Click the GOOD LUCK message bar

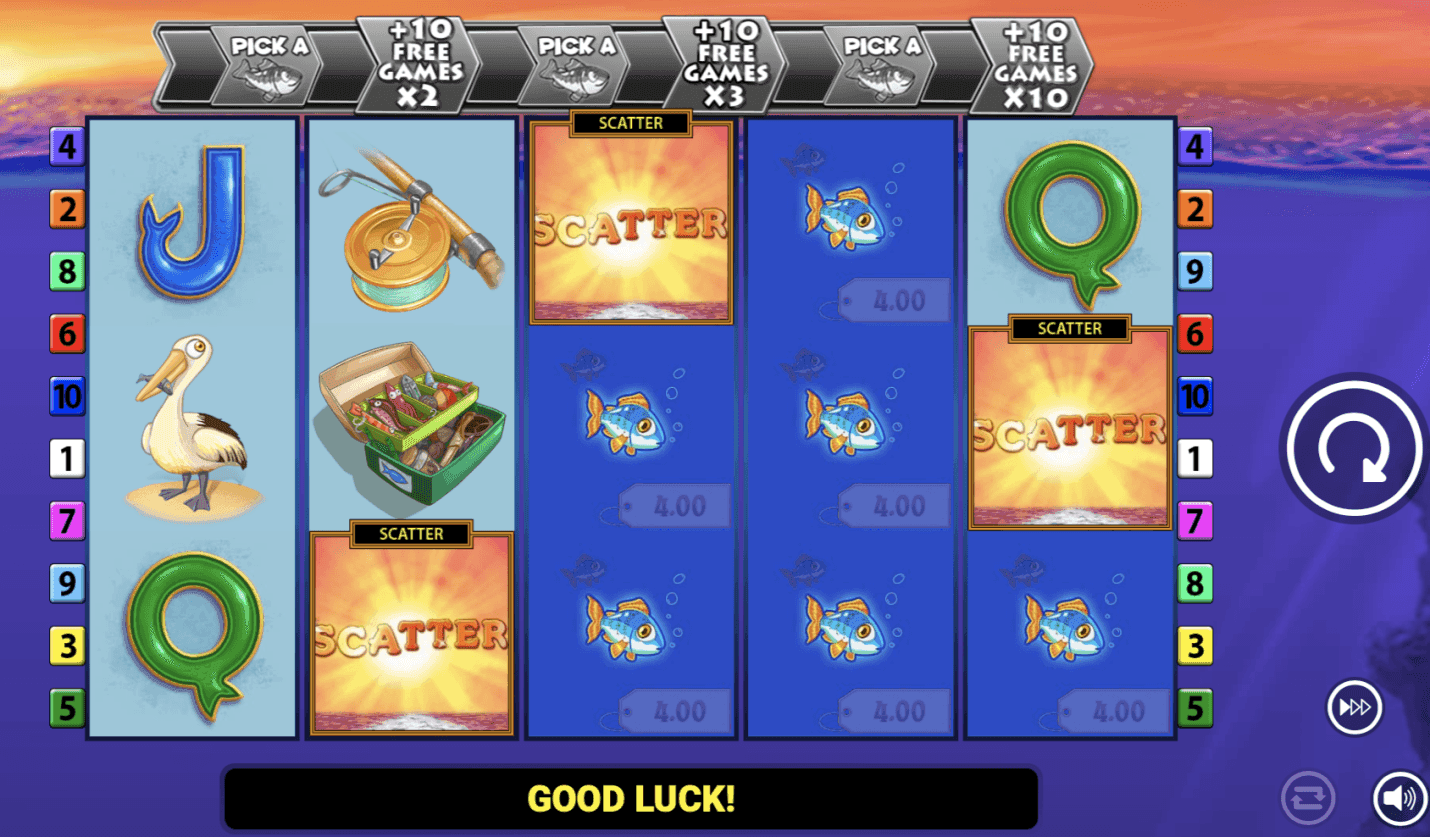(630, 798)
